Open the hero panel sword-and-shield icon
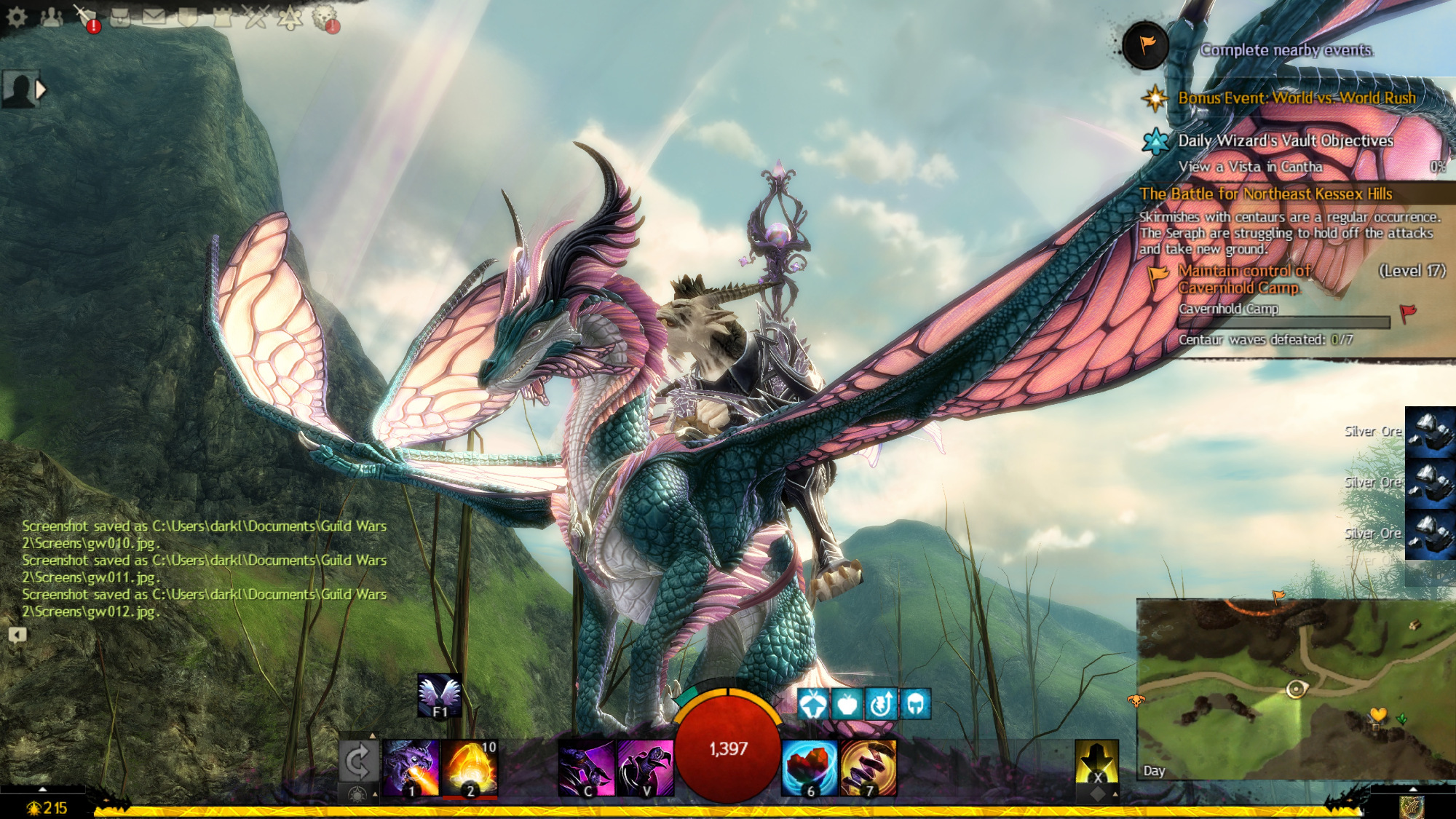Screen dimensions: 1456x819 [x=86, y=17]
